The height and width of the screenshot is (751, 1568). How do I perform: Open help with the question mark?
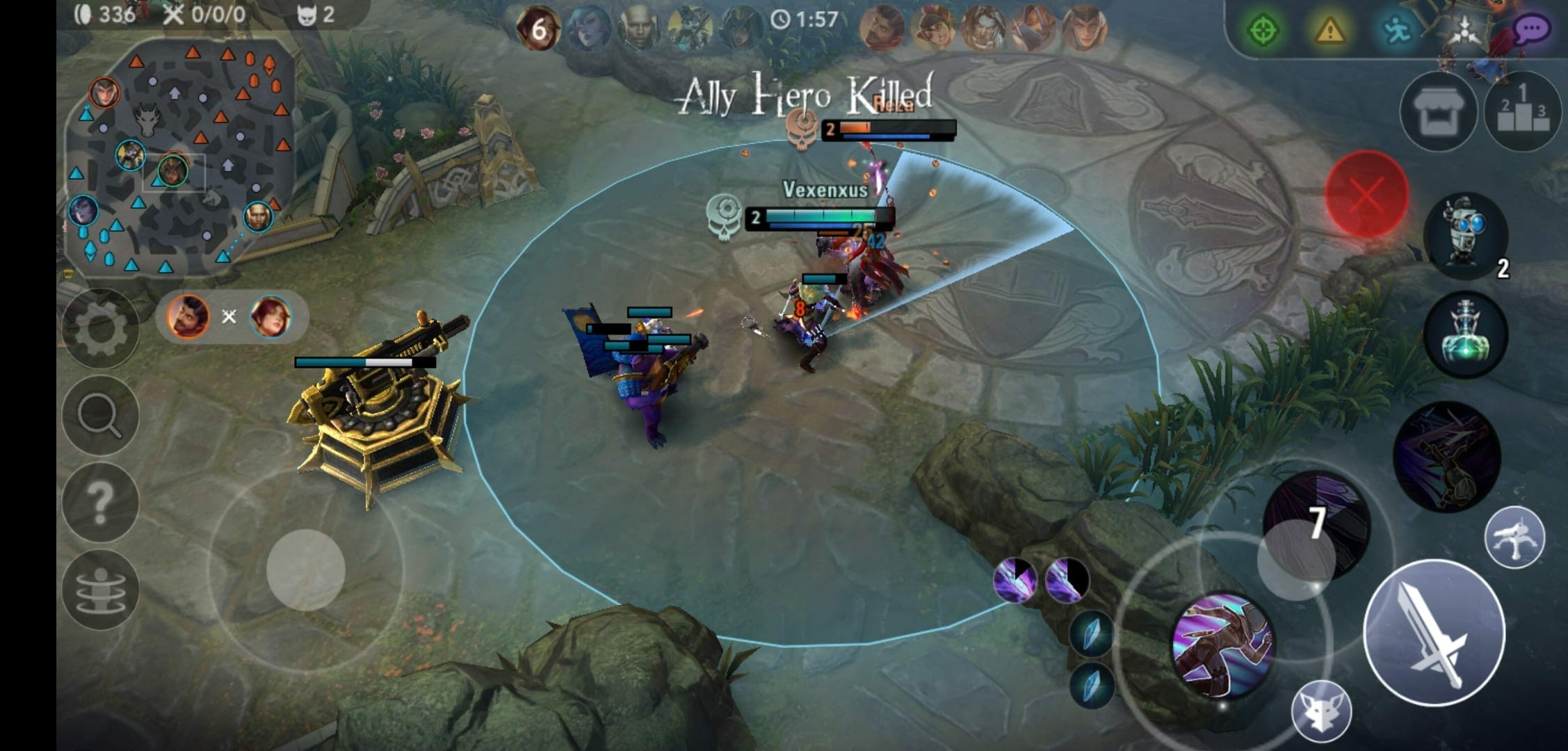(100, 502)
